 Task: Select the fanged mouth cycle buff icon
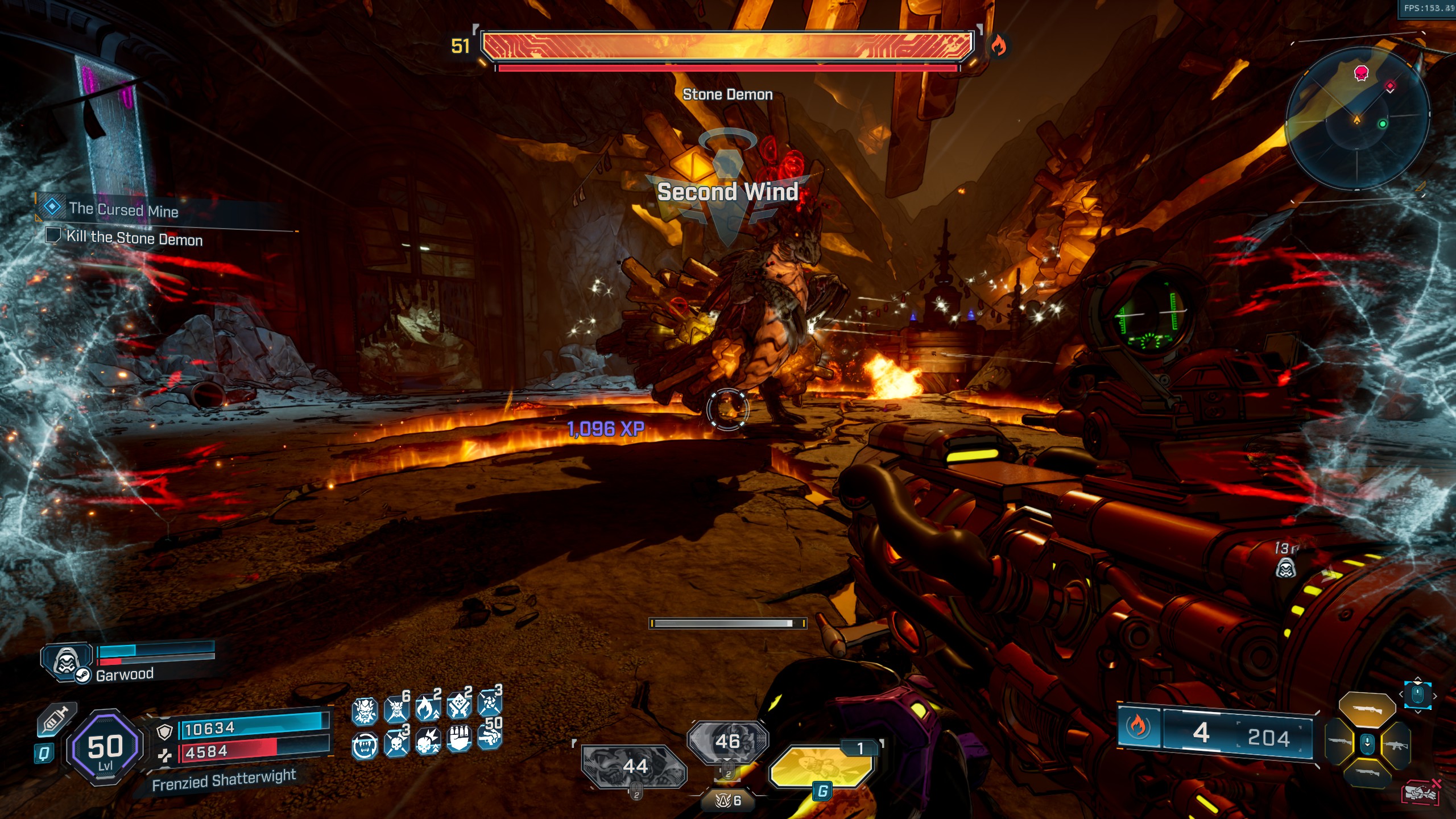click(364, 746)
